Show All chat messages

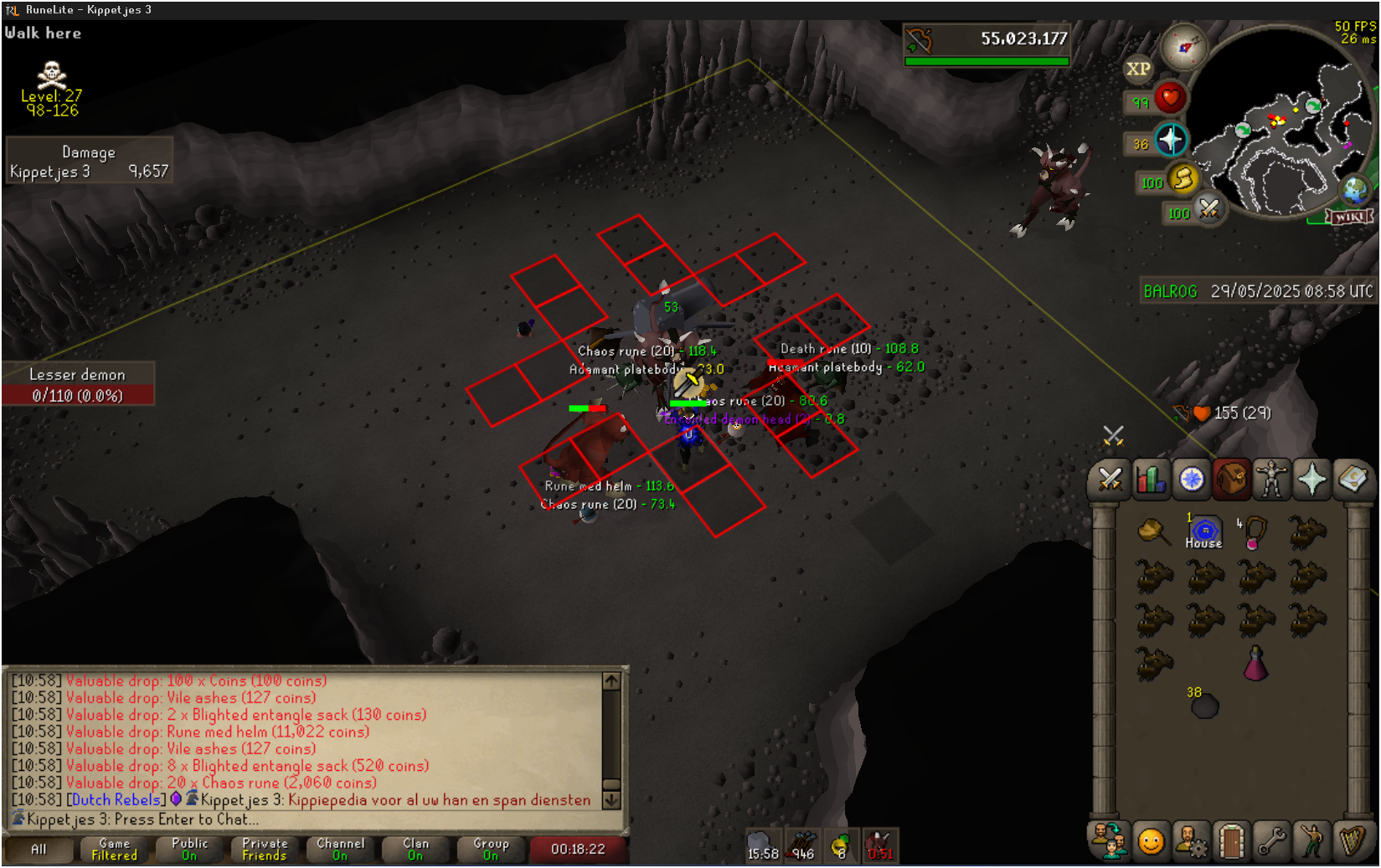(x=39, y=850)
